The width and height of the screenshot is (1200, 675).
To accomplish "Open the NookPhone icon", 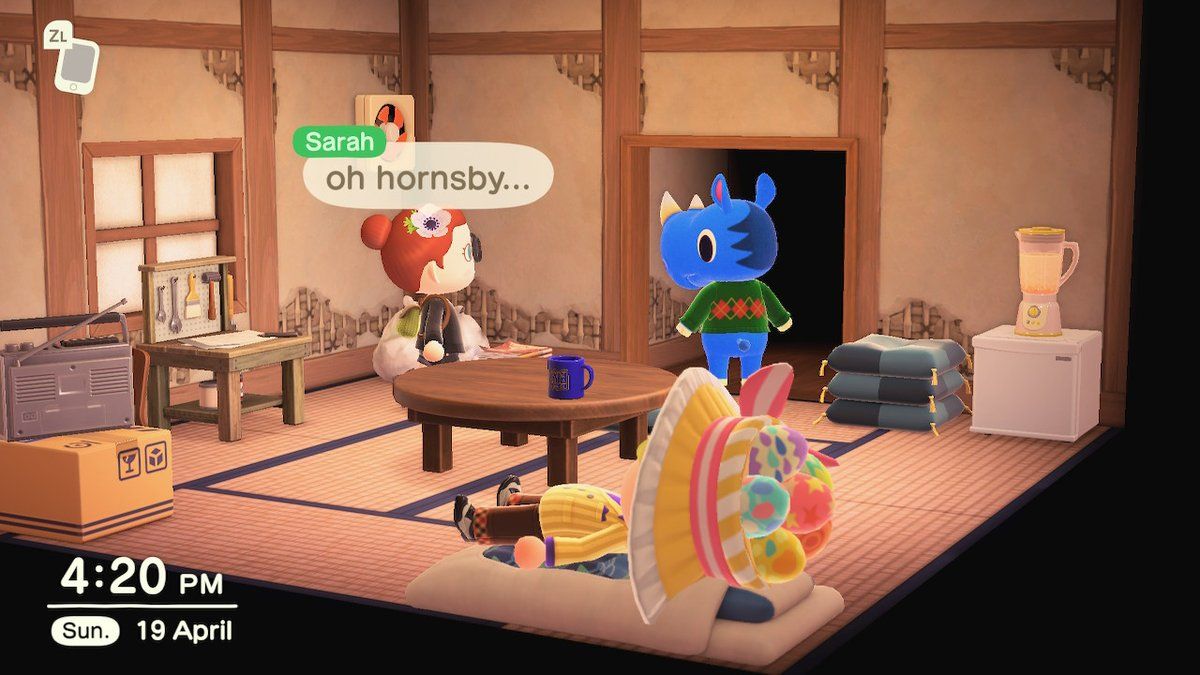I will pos(76,65).
